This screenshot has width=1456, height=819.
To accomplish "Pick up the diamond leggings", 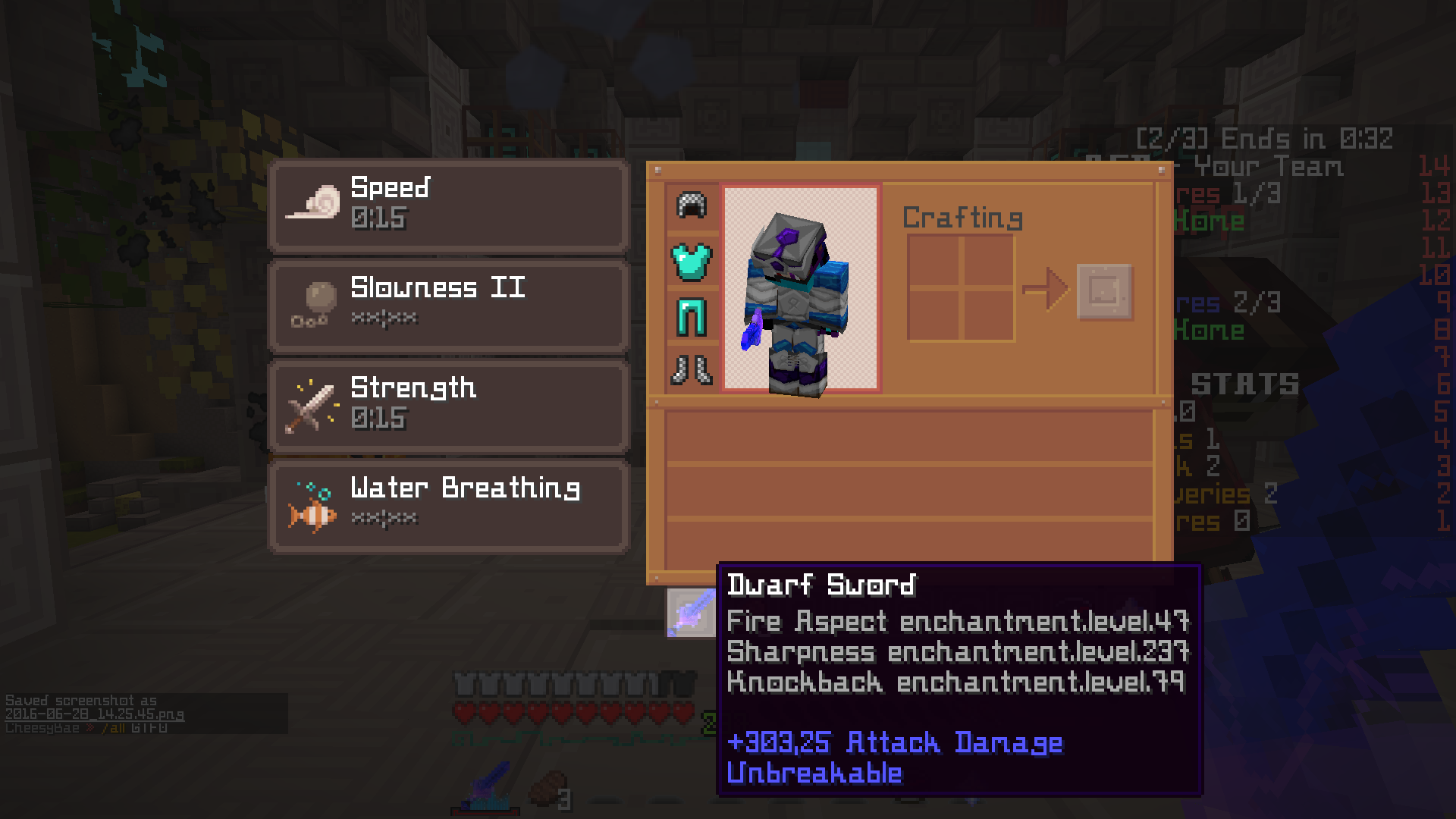I will coord(691,317).
